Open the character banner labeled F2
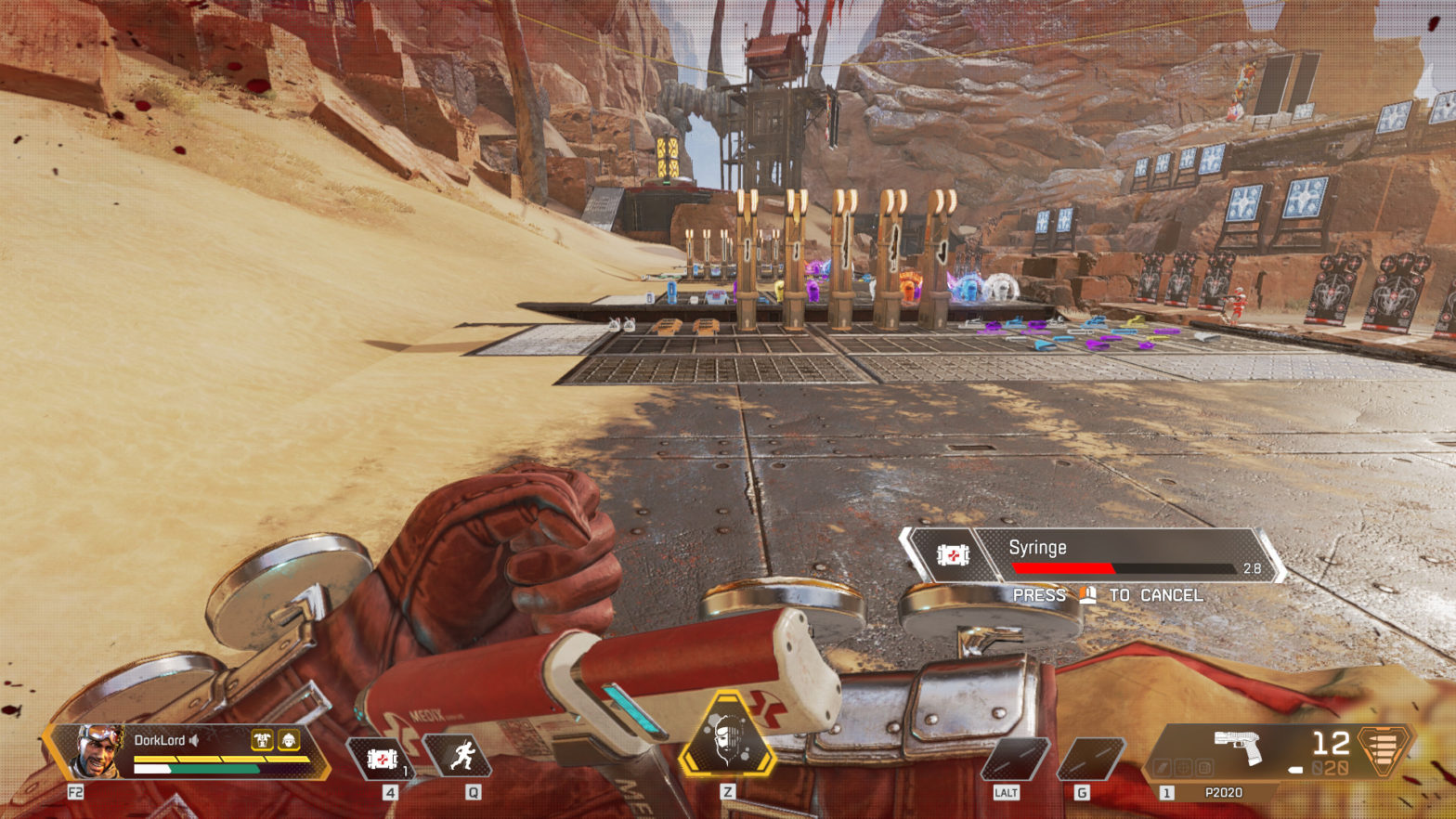The image size is (1456, 819). [x=76, y=791]
